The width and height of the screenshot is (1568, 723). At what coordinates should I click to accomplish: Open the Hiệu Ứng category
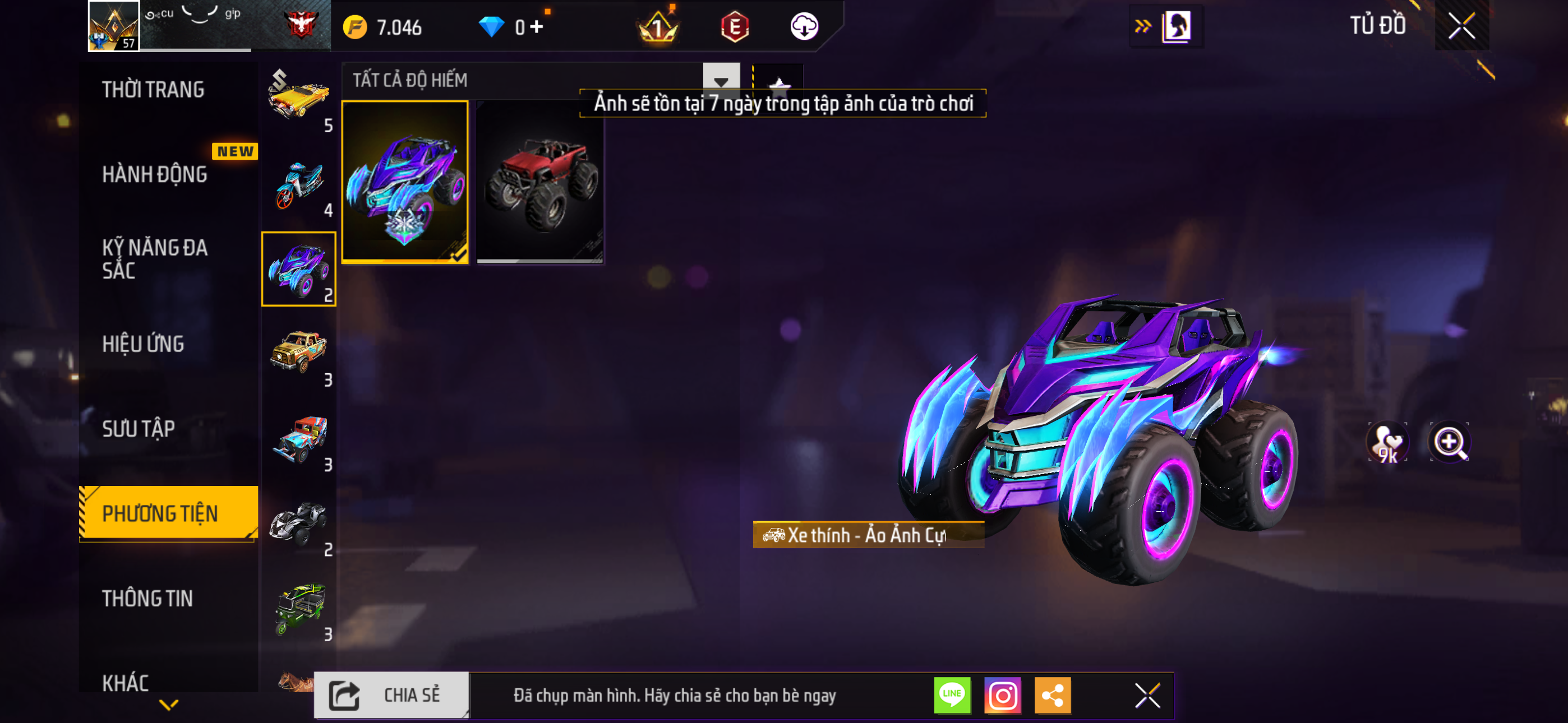[143, 344]
